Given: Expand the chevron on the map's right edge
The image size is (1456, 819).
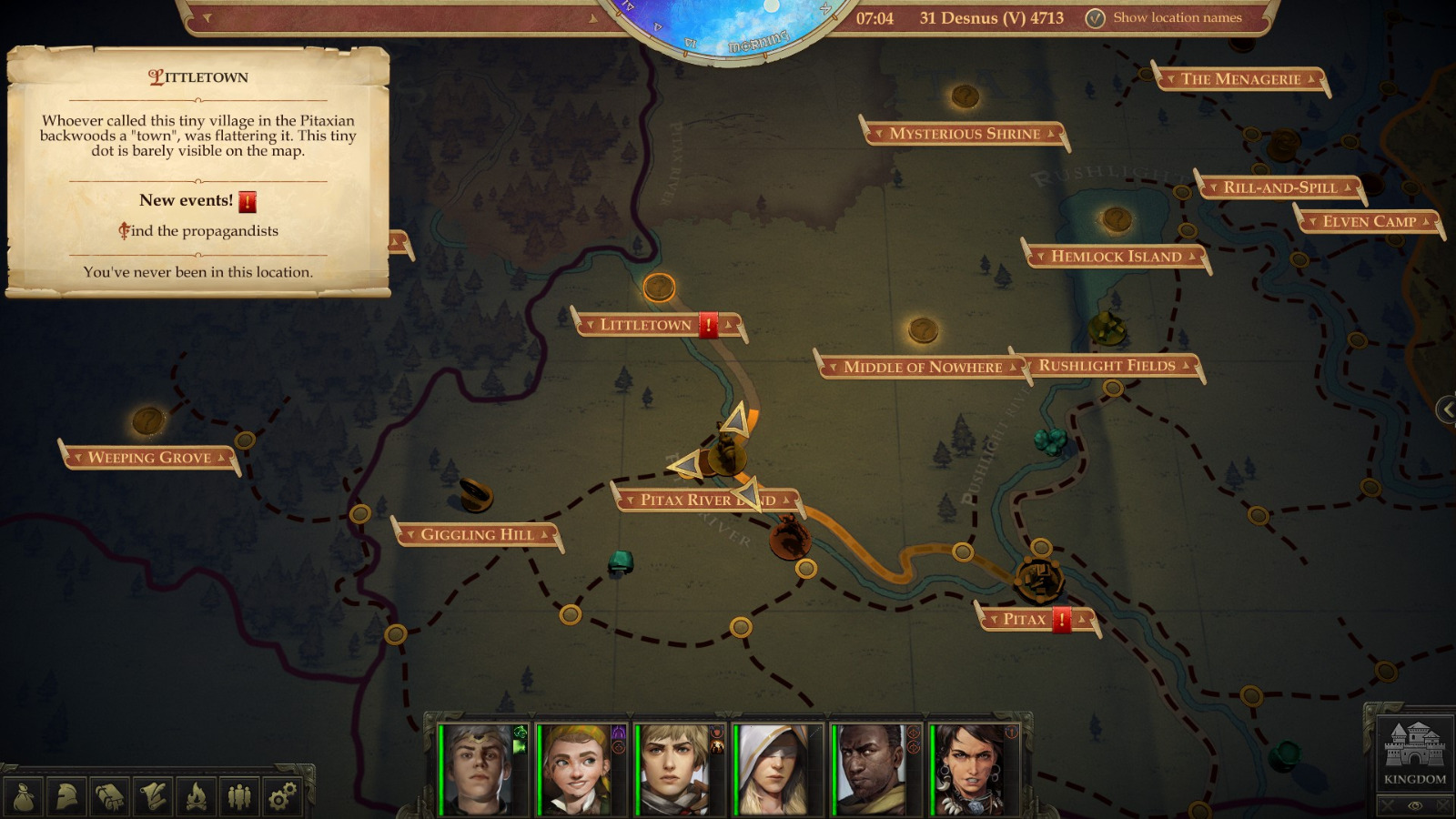Looking at the screenshot, I should point(1449,411).
